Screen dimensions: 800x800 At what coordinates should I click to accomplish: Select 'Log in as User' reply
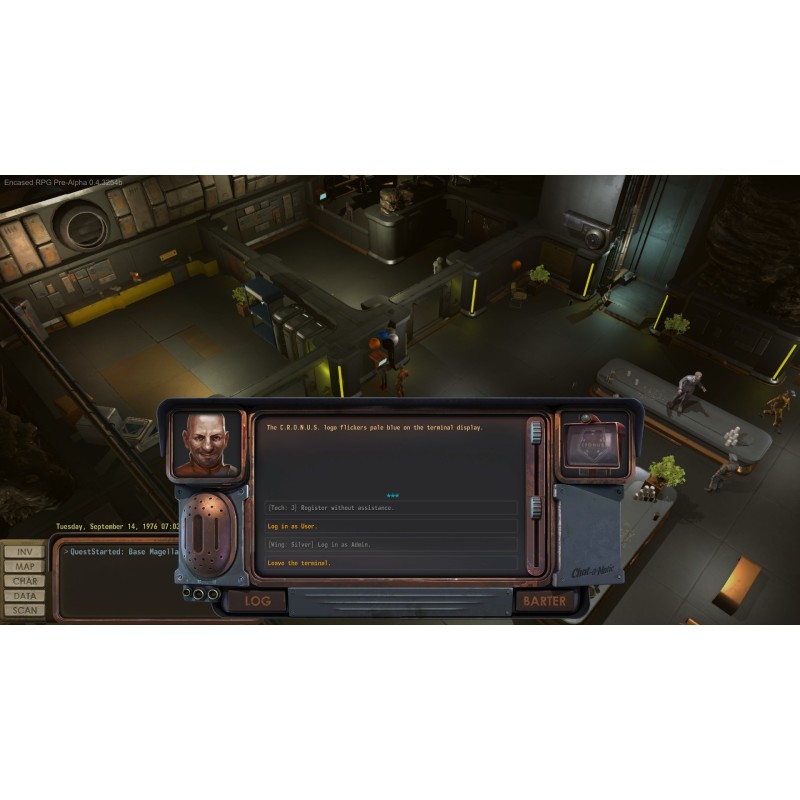(292, 526)
